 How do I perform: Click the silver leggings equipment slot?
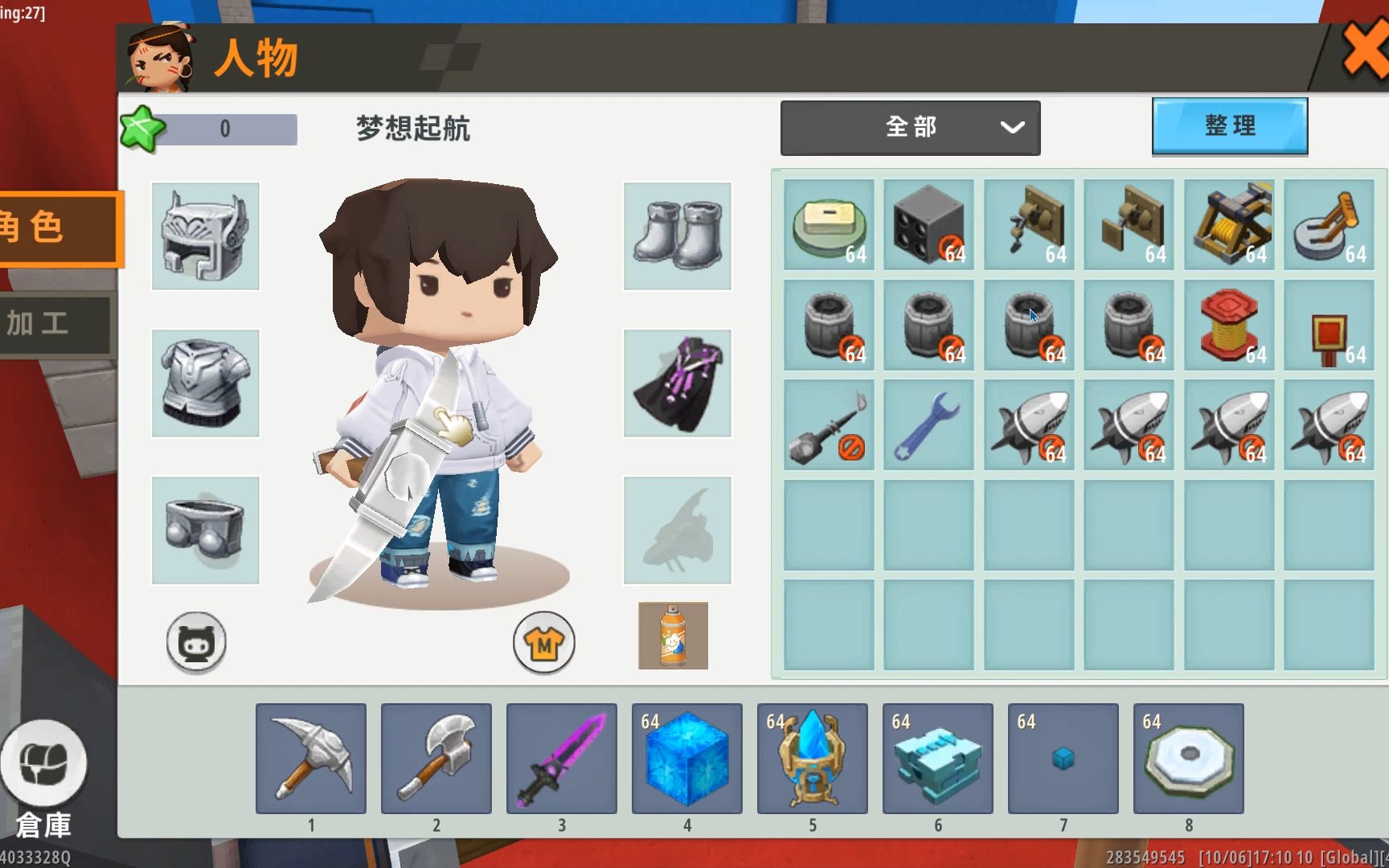click(x=205, y=529)
